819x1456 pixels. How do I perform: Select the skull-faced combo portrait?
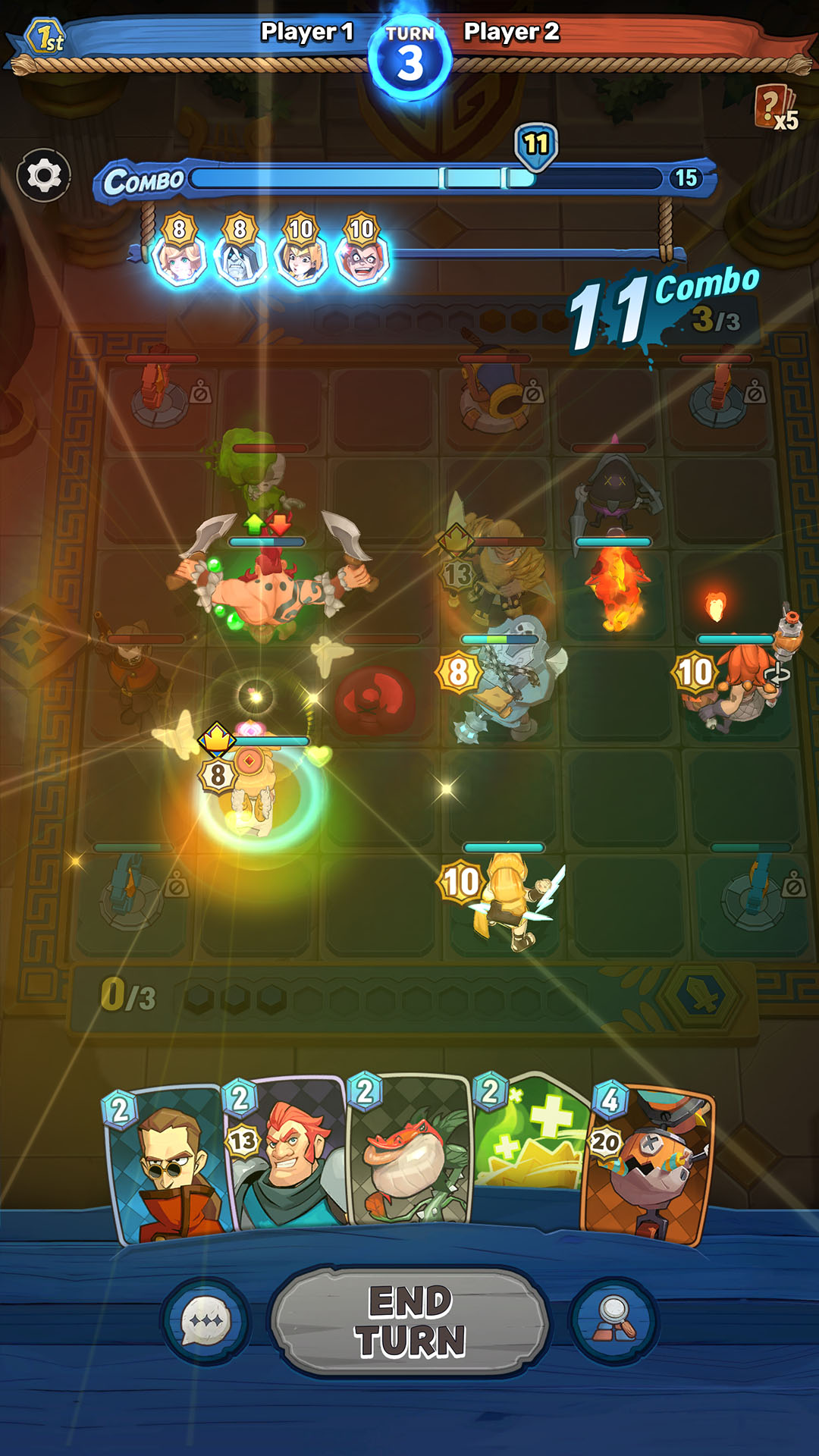240,258
